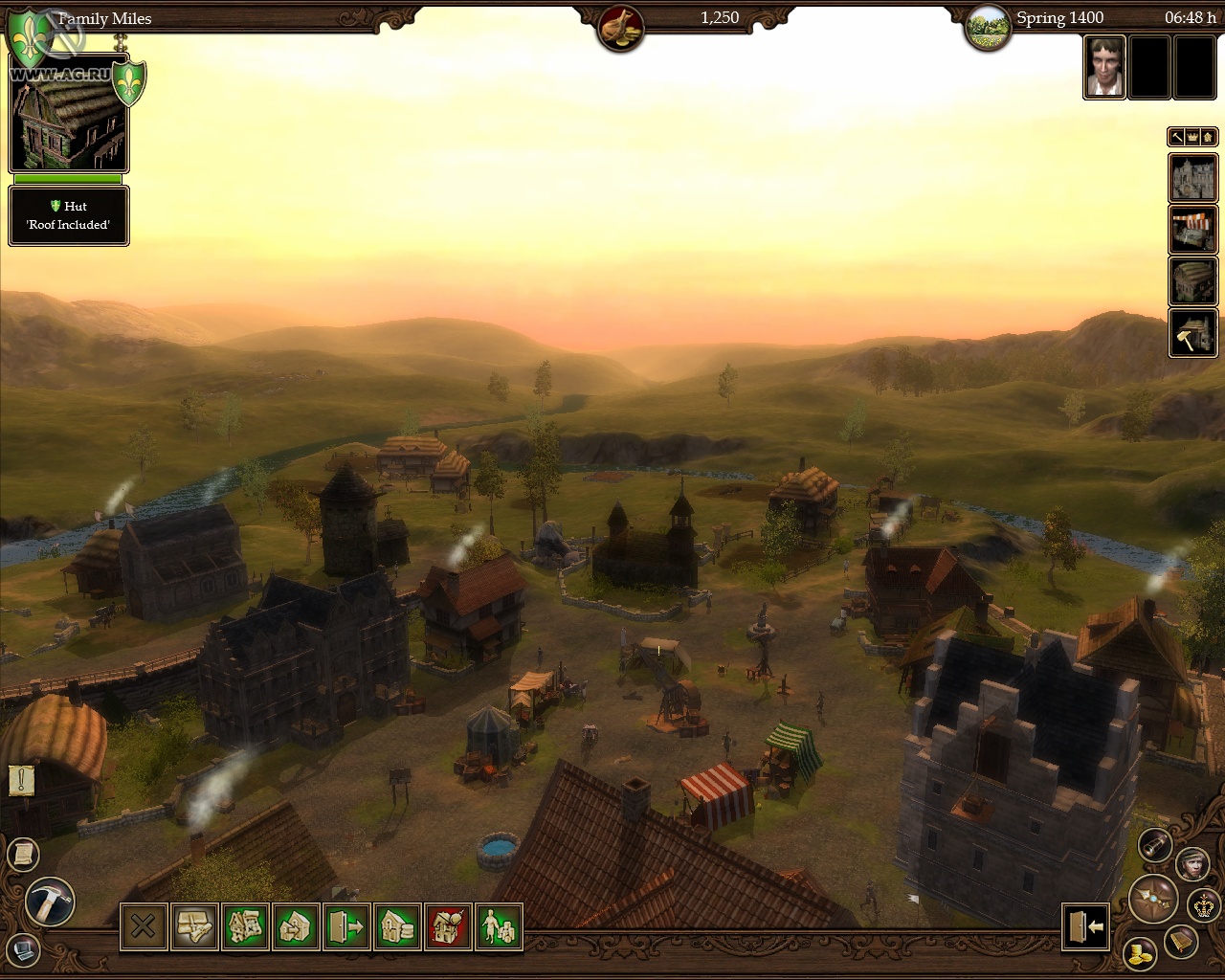Select the demolish building tool with the wrecking ball
This screenshot has height=980, width=1225.
pos(448,926)
